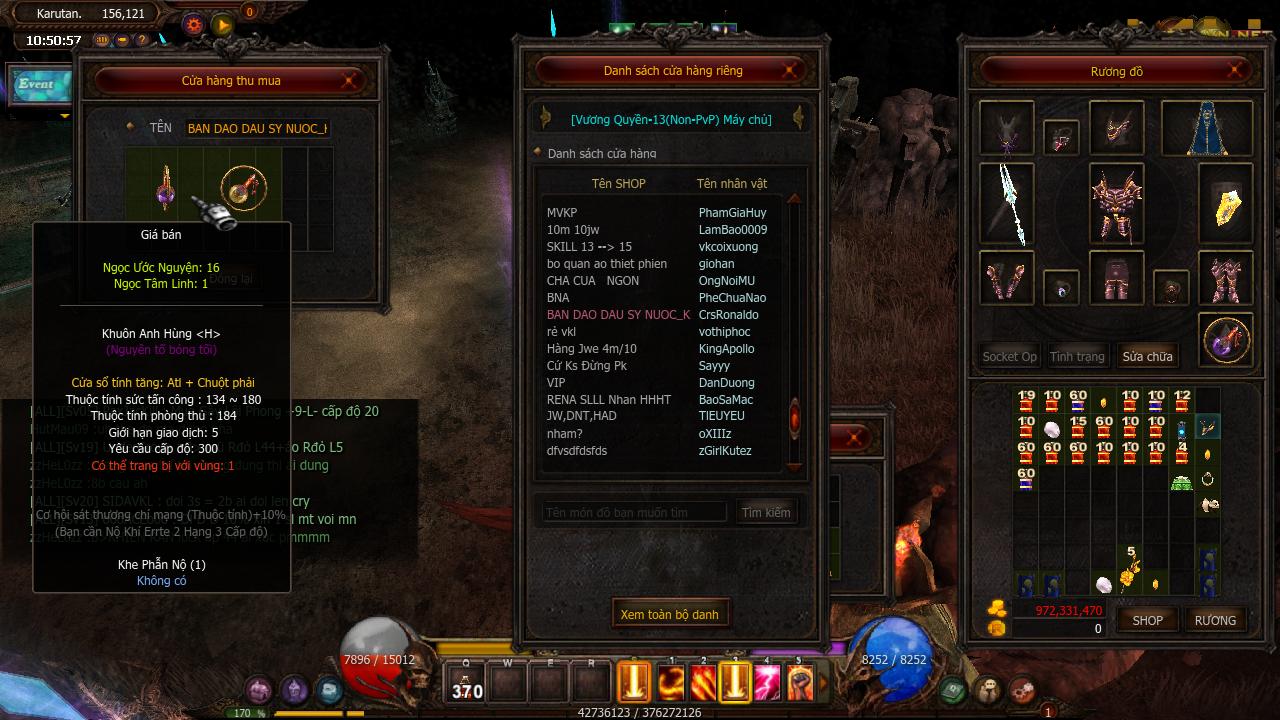Open the SHOP button in inventory

(x=1147, y=620)
